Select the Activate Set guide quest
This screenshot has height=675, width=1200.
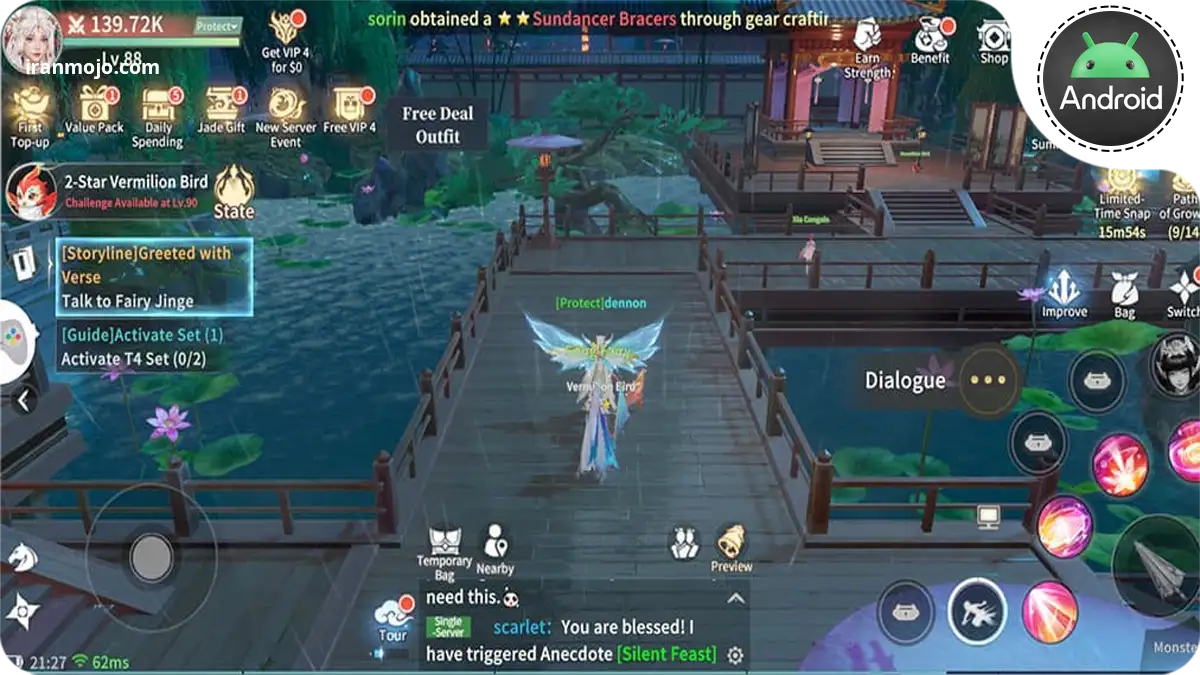[144, 347]
